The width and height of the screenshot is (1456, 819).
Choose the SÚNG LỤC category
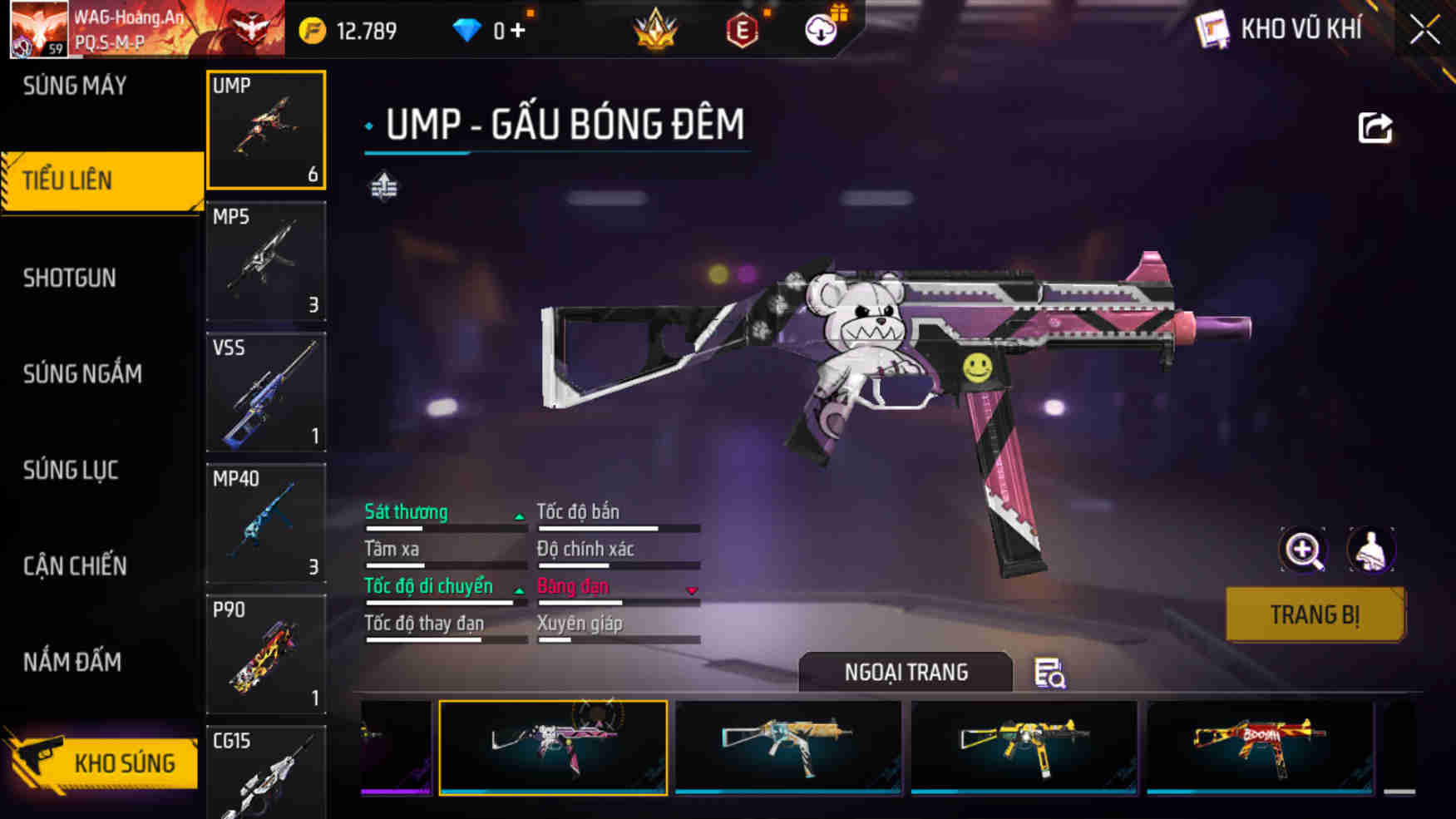[71, 470]
